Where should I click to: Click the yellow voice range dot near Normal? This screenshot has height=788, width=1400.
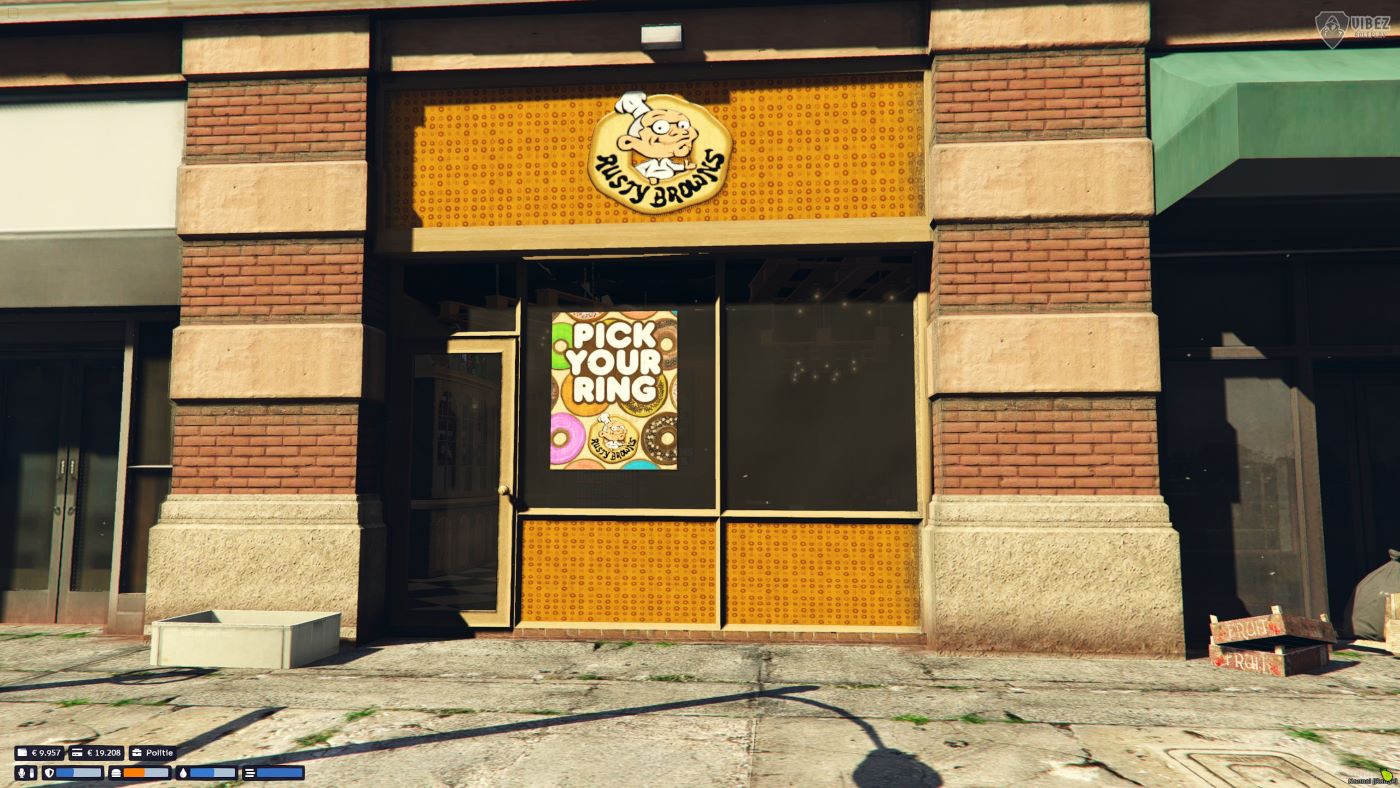point(1387,775)
